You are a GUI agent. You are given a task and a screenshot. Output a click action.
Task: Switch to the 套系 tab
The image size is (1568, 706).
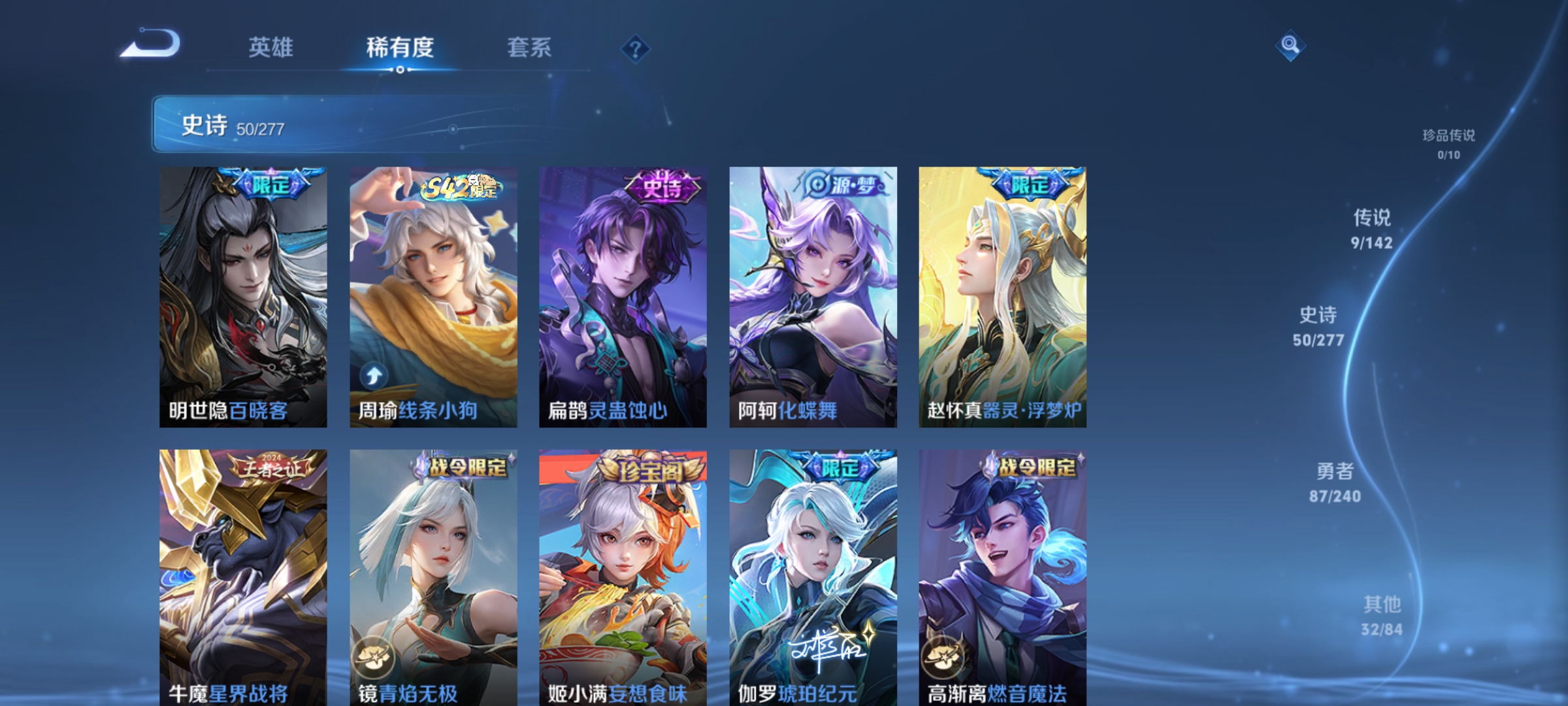coord(529,48)
